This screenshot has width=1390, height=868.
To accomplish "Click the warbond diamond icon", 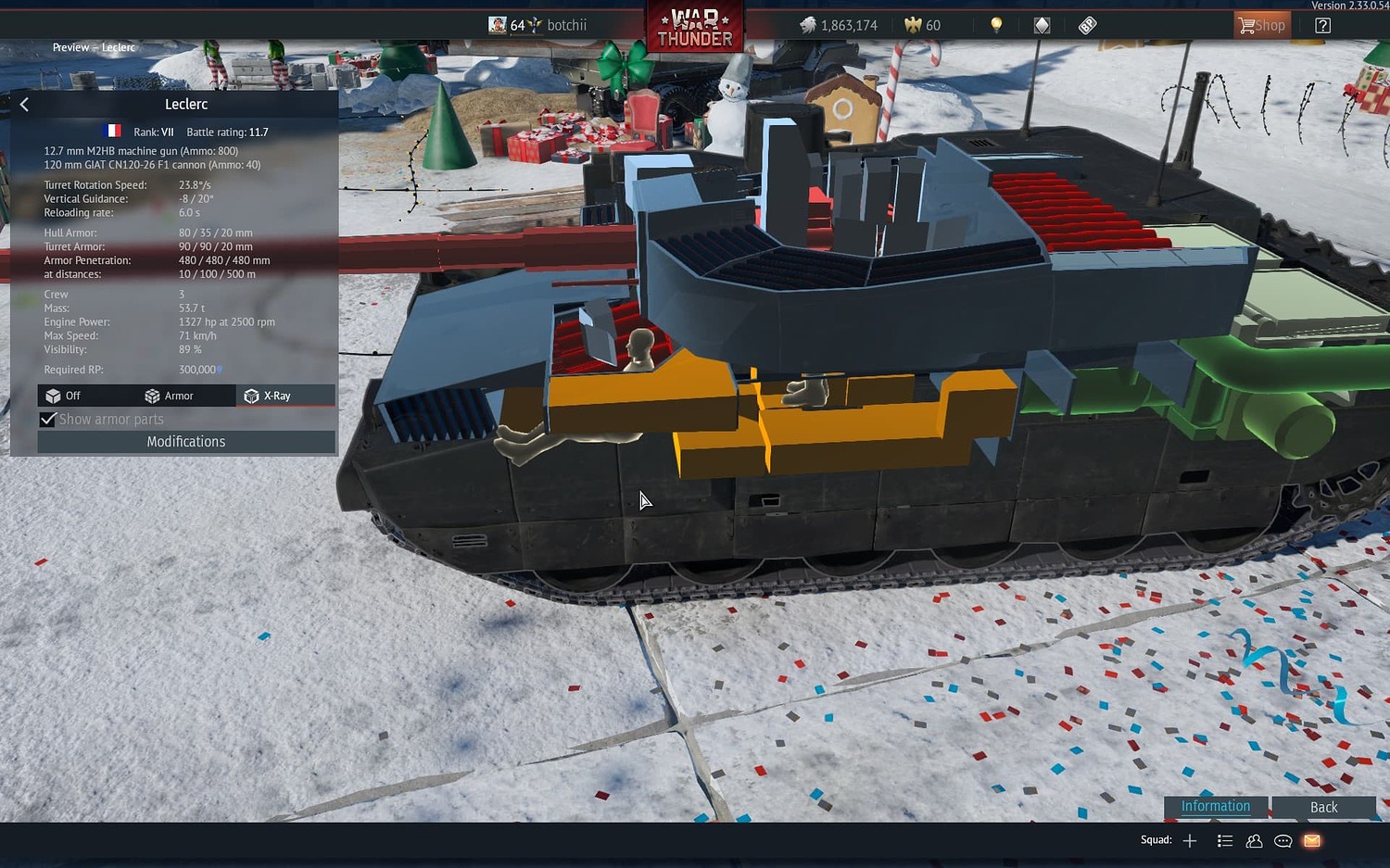I will coord(1041,25).
